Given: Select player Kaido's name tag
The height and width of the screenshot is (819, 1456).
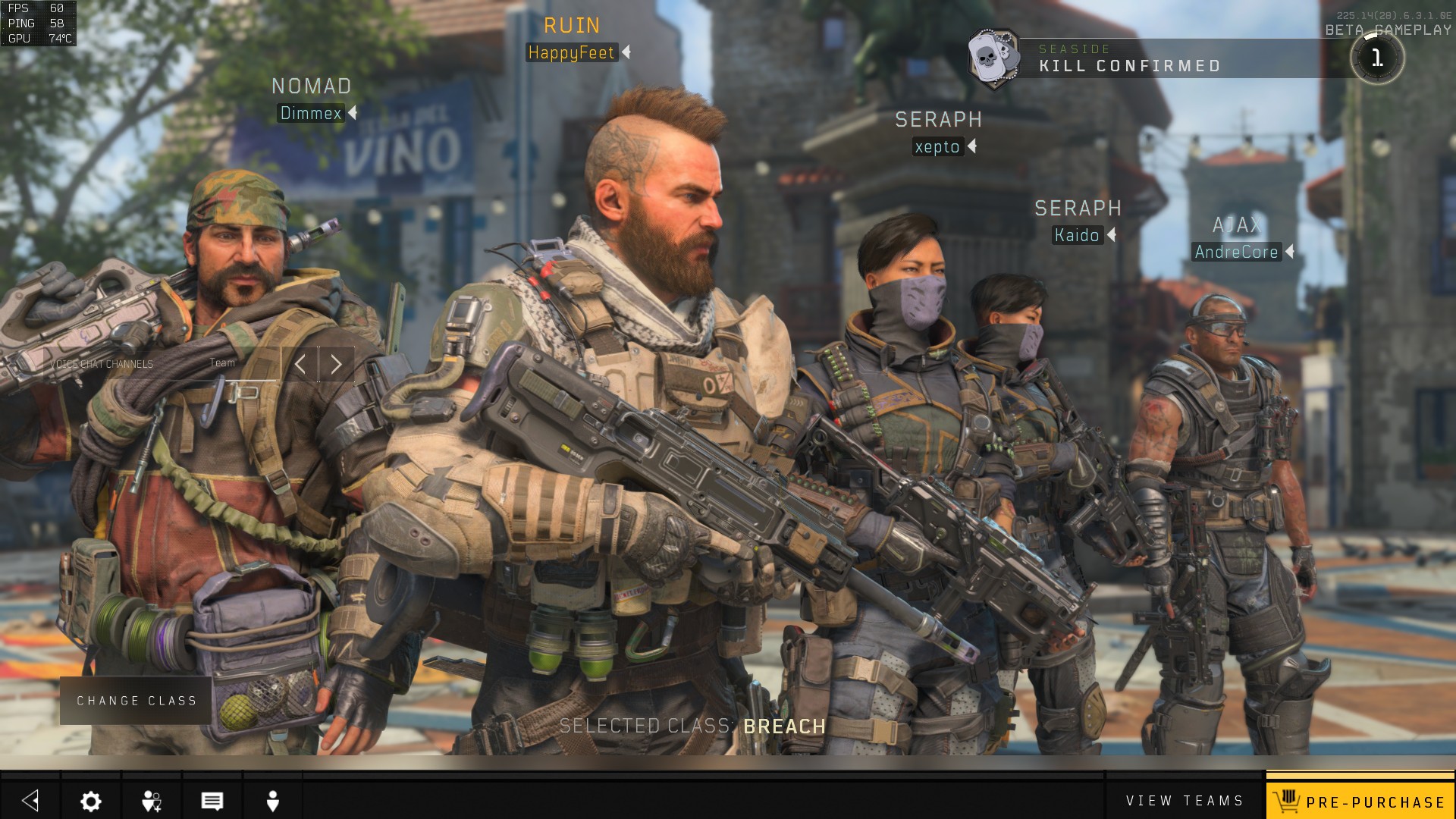Looking at the screenshot, I should 1077,235.
